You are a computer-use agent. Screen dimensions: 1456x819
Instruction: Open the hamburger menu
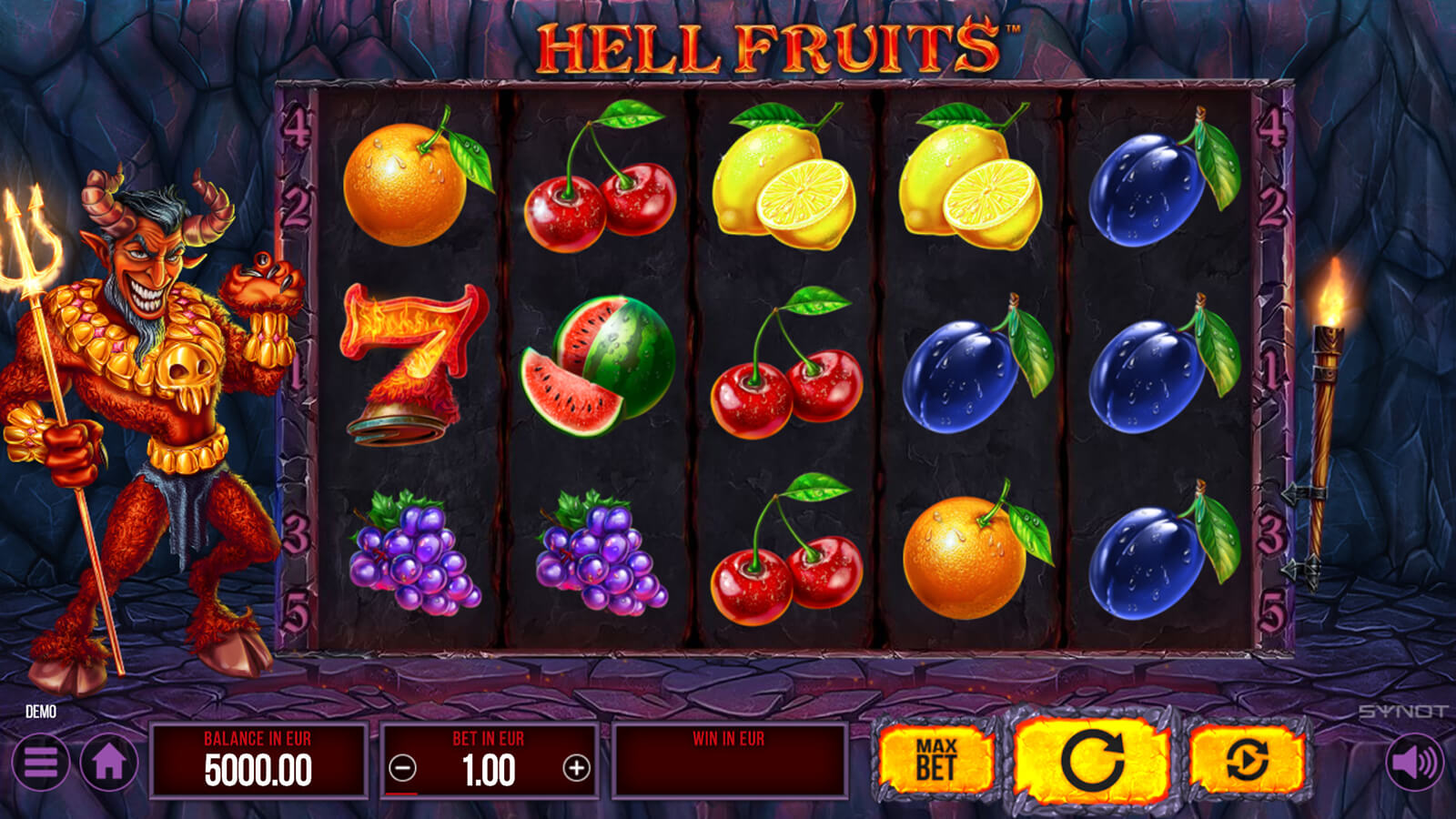pos(41,763)
